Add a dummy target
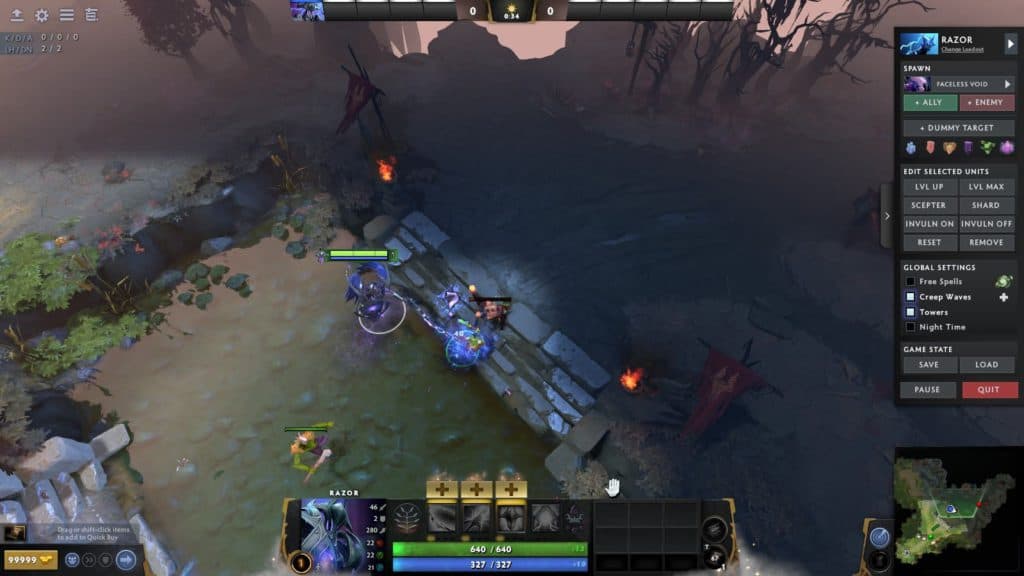The width and height of the screenshot is (1024, 576). coord(959,128)
